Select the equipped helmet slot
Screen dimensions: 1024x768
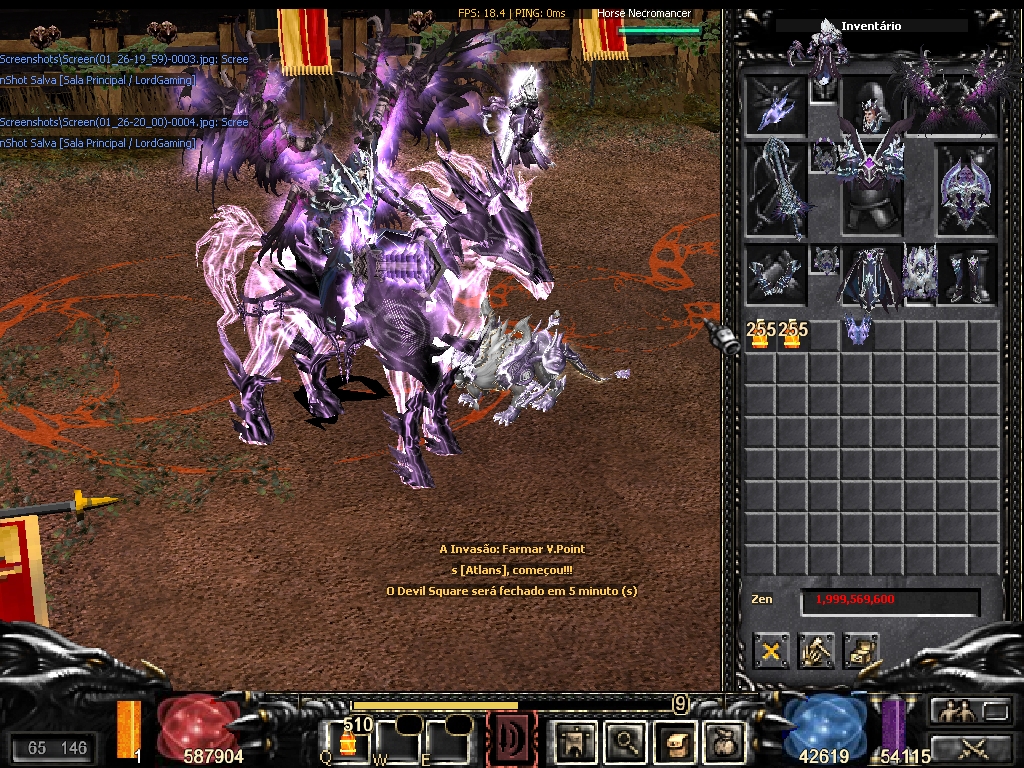[871, 106]
